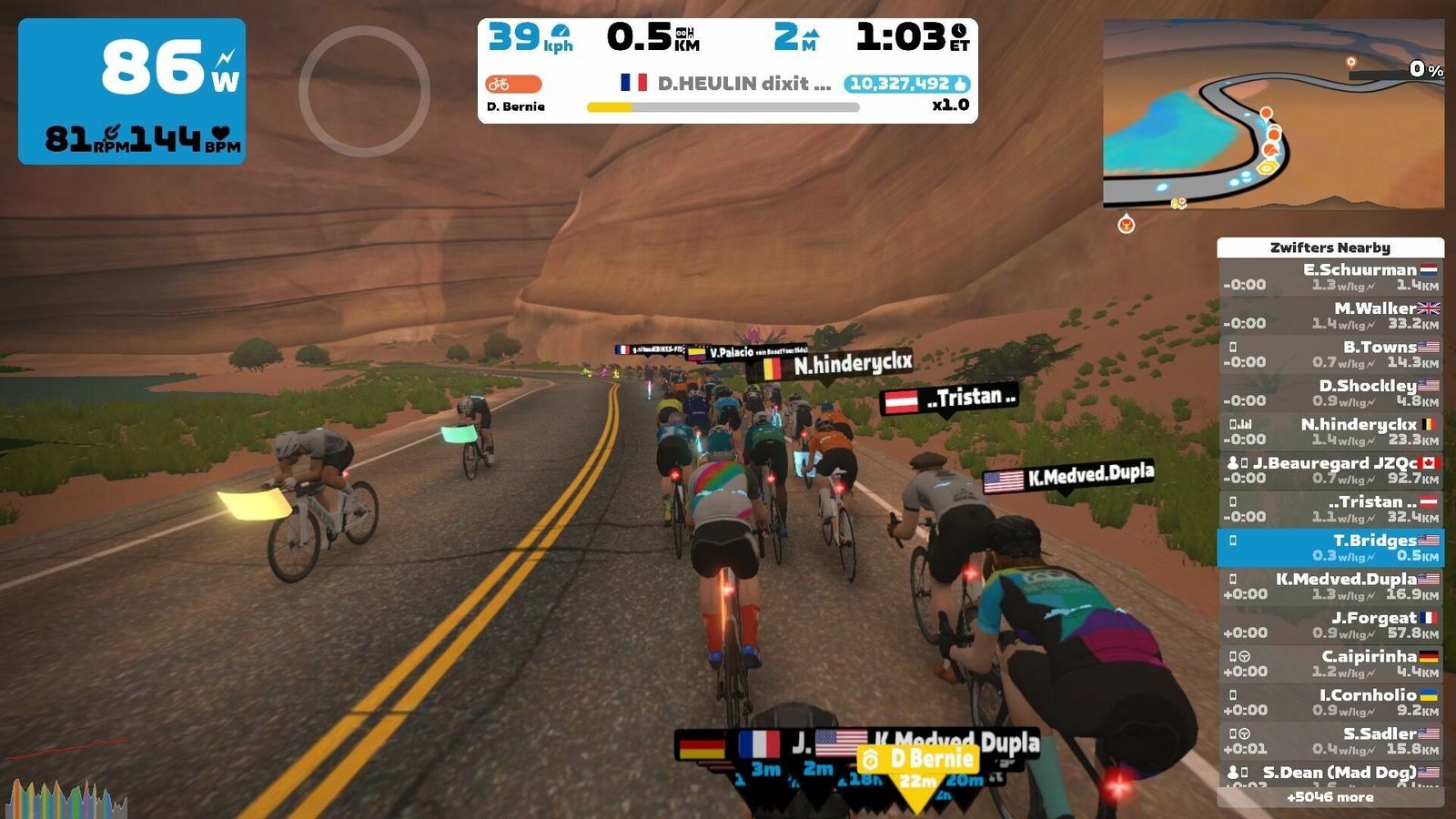
Task: Click the D Bernie pace partner marker
Action: (917, 759)
